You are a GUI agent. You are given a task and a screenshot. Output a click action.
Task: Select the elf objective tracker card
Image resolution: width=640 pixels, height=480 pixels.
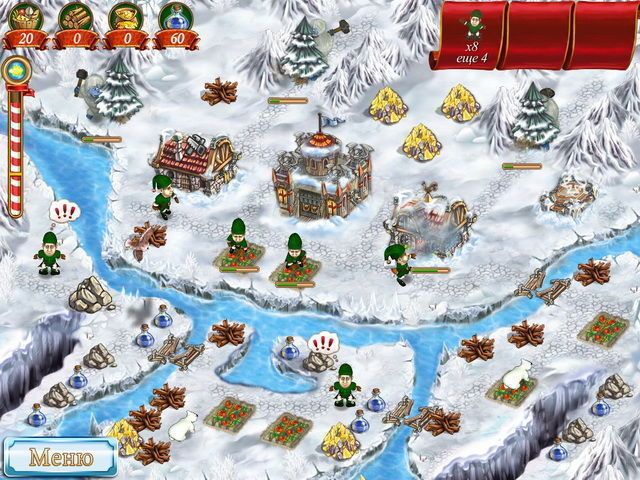(471, 35)
